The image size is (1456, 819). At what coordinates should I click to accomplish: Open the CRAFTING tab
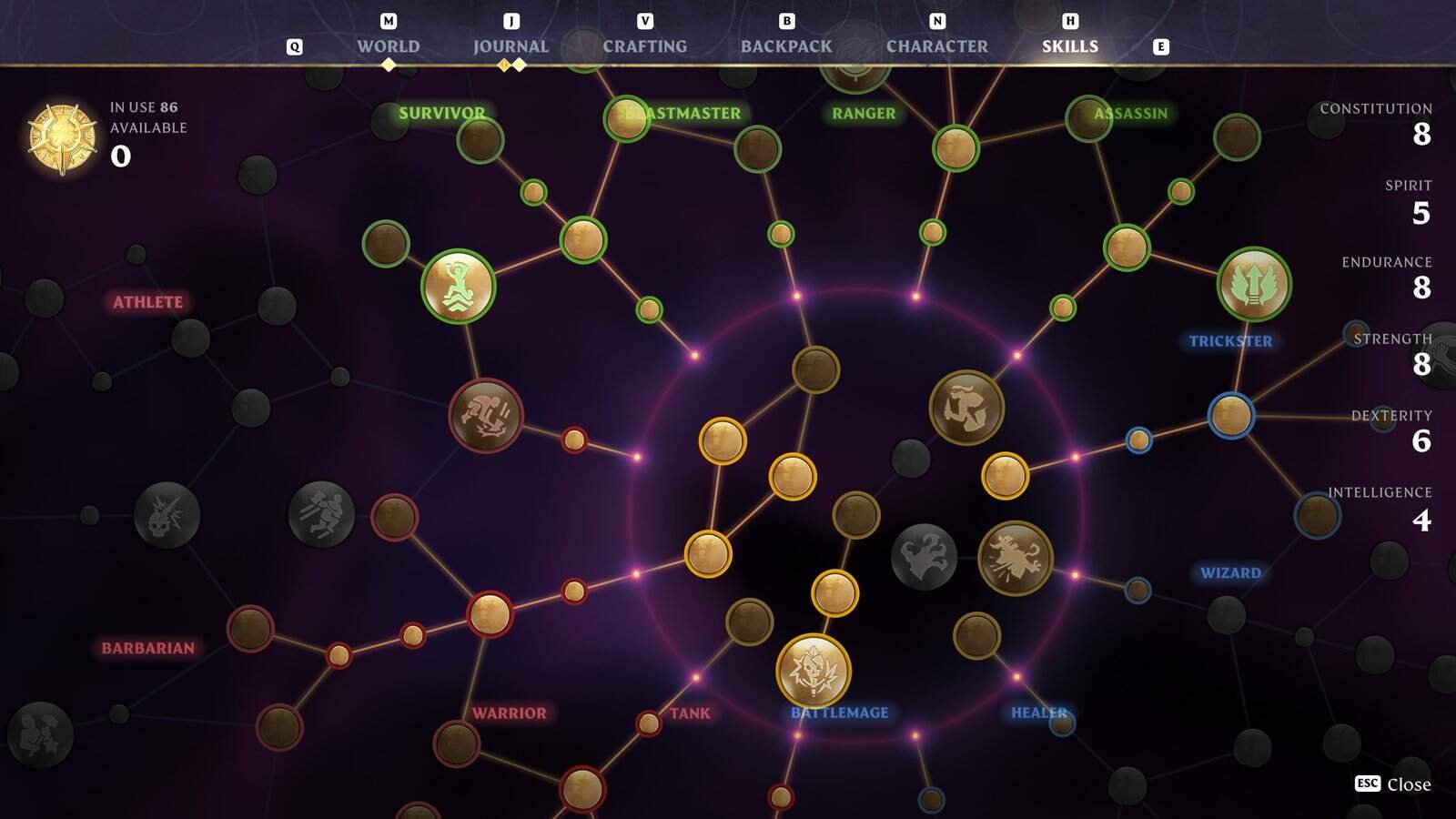(642, 45)
